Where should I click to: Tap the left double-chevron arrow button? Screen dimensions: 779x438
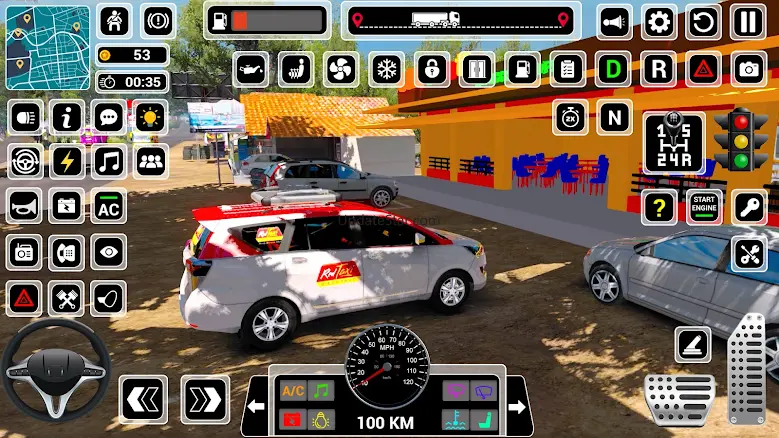(143, 400)
